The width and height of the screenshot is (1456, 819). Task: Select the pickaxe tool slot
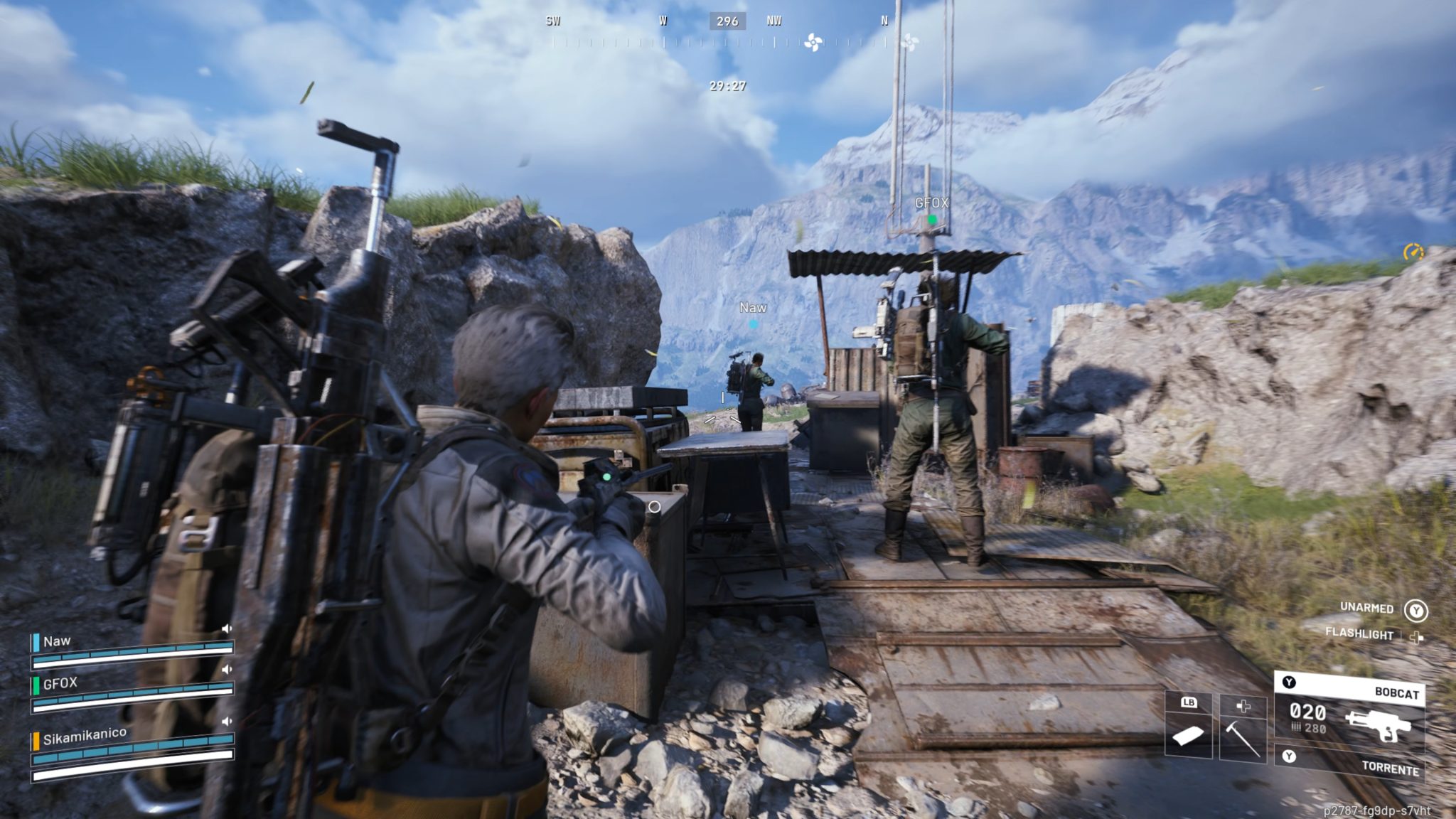[x=1243, y=736]
